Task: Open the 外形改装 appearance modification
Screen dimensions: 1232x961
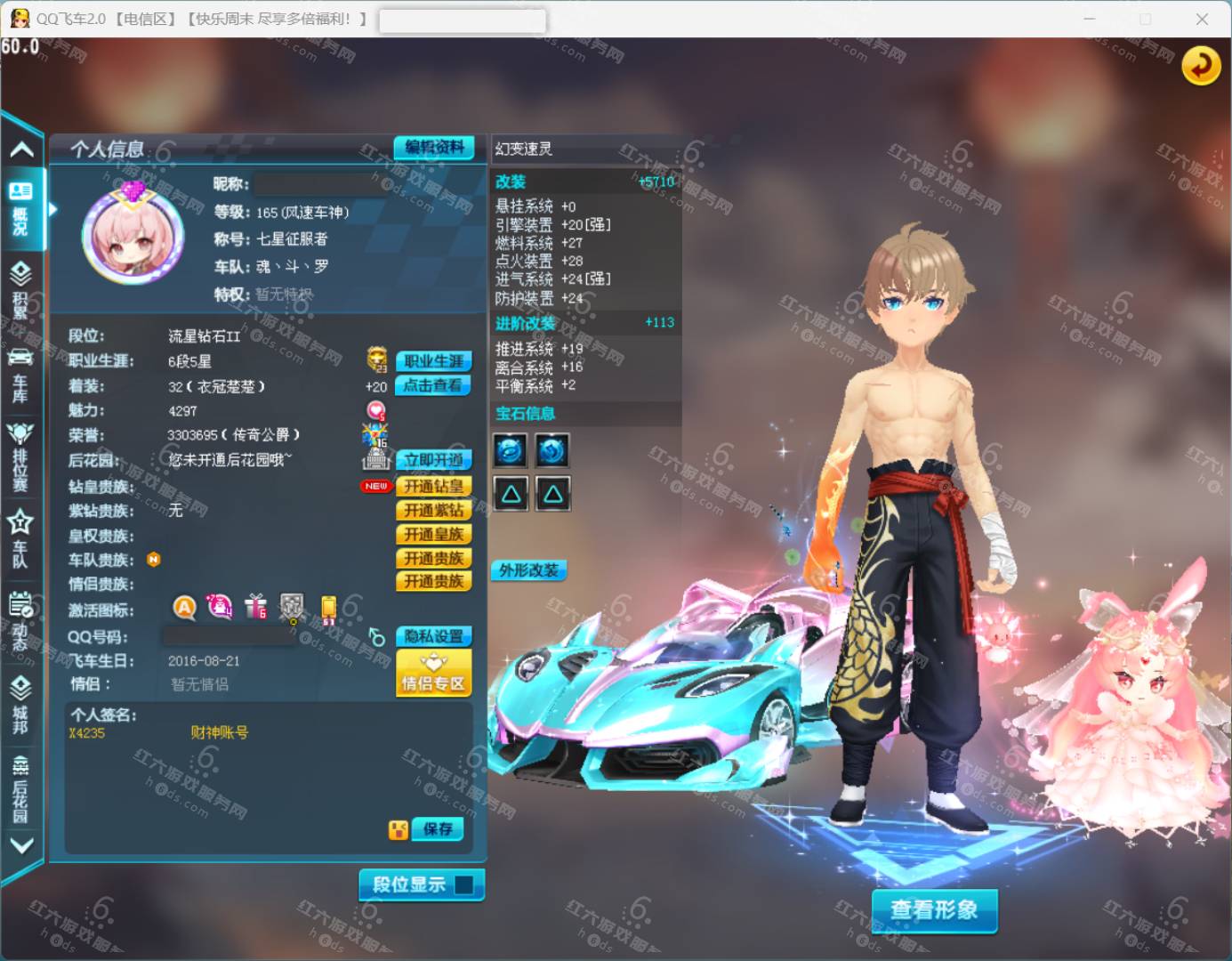Action: point(528,570)
